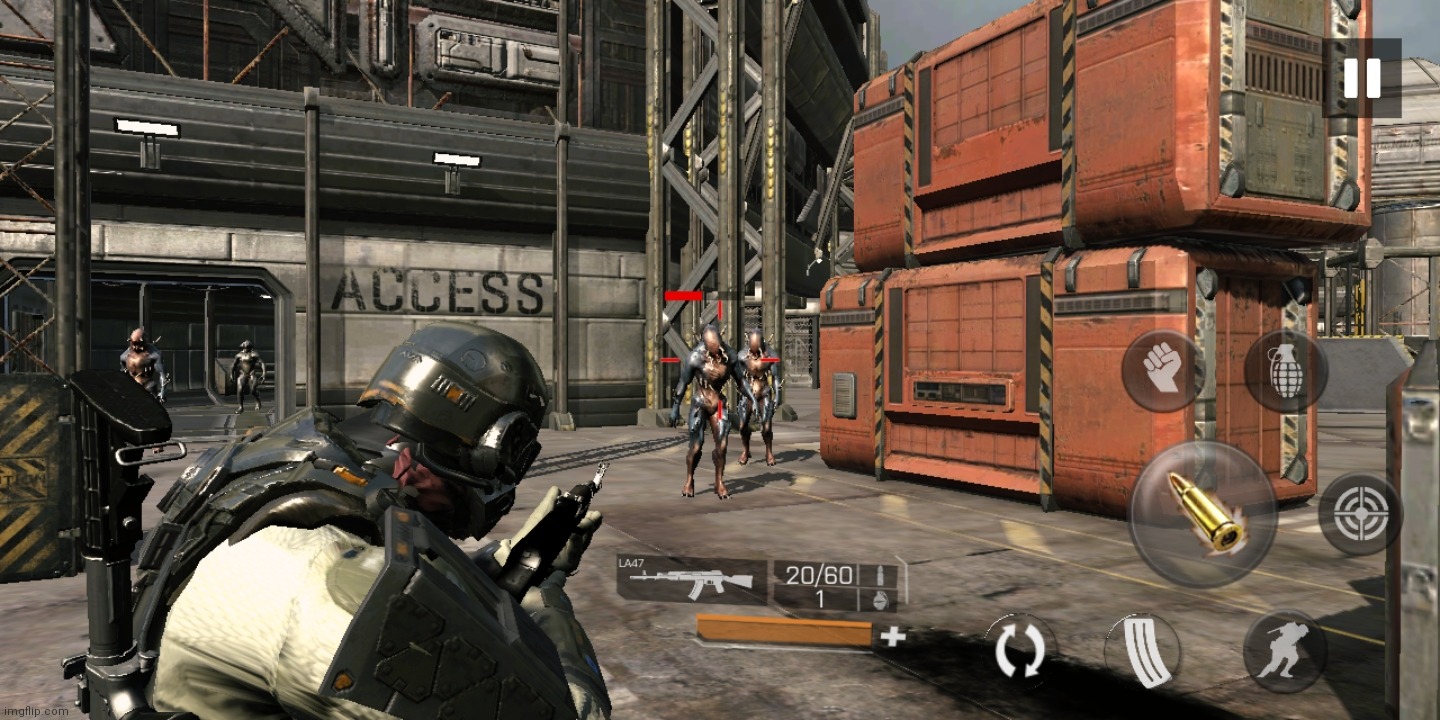The height and width of the screenshot is (720, 1440).
Task: Select the LA47 rifle weapon panel
Action: 692,581
